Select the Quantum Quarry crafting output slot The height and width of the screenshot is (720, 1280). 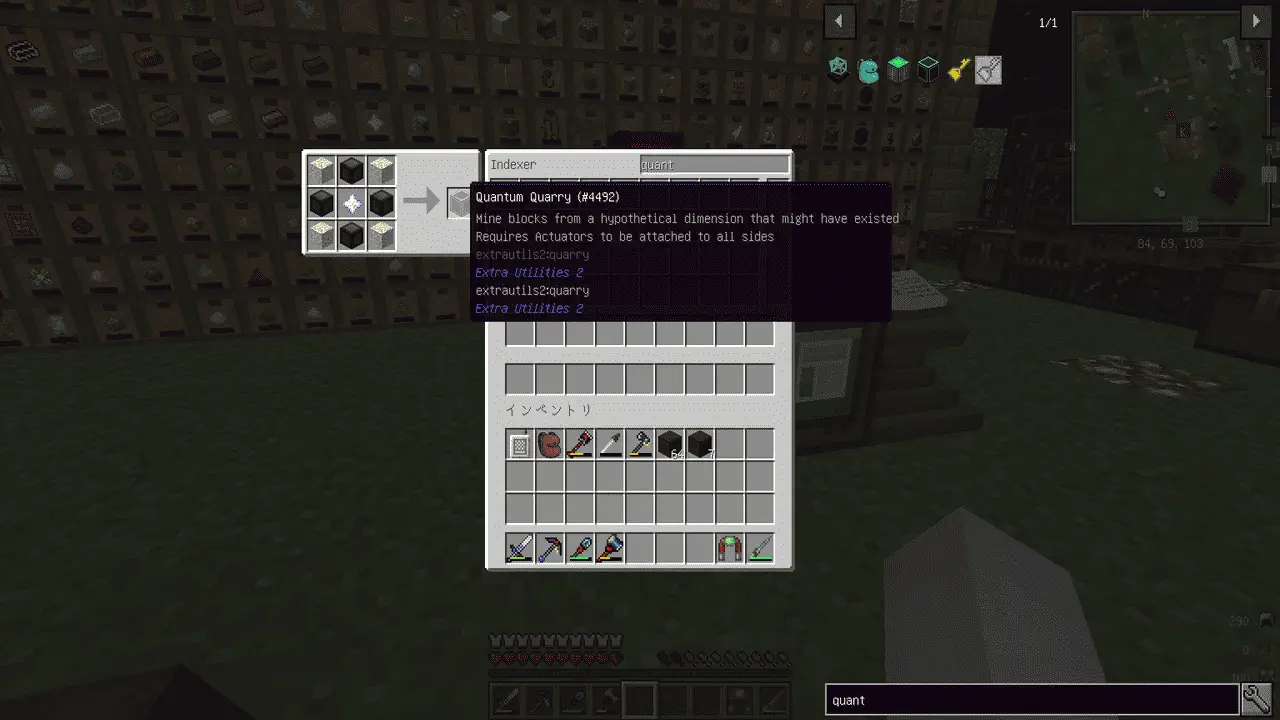[459, 203]
